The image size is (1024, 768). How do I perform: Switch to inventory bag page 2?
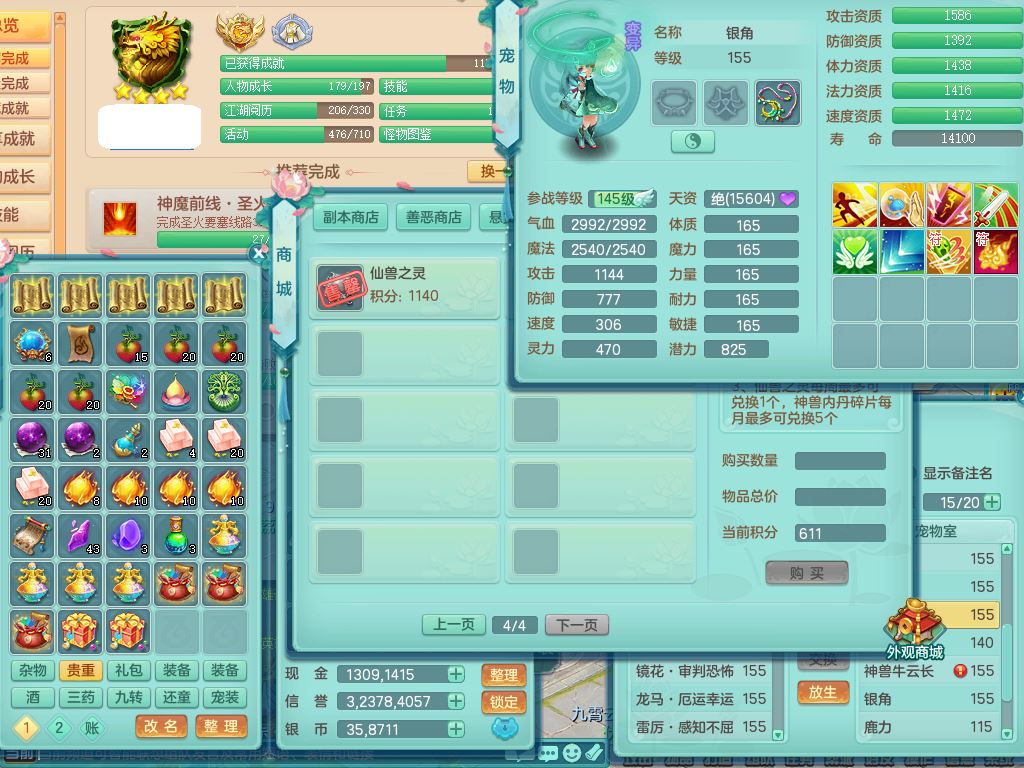59,727
